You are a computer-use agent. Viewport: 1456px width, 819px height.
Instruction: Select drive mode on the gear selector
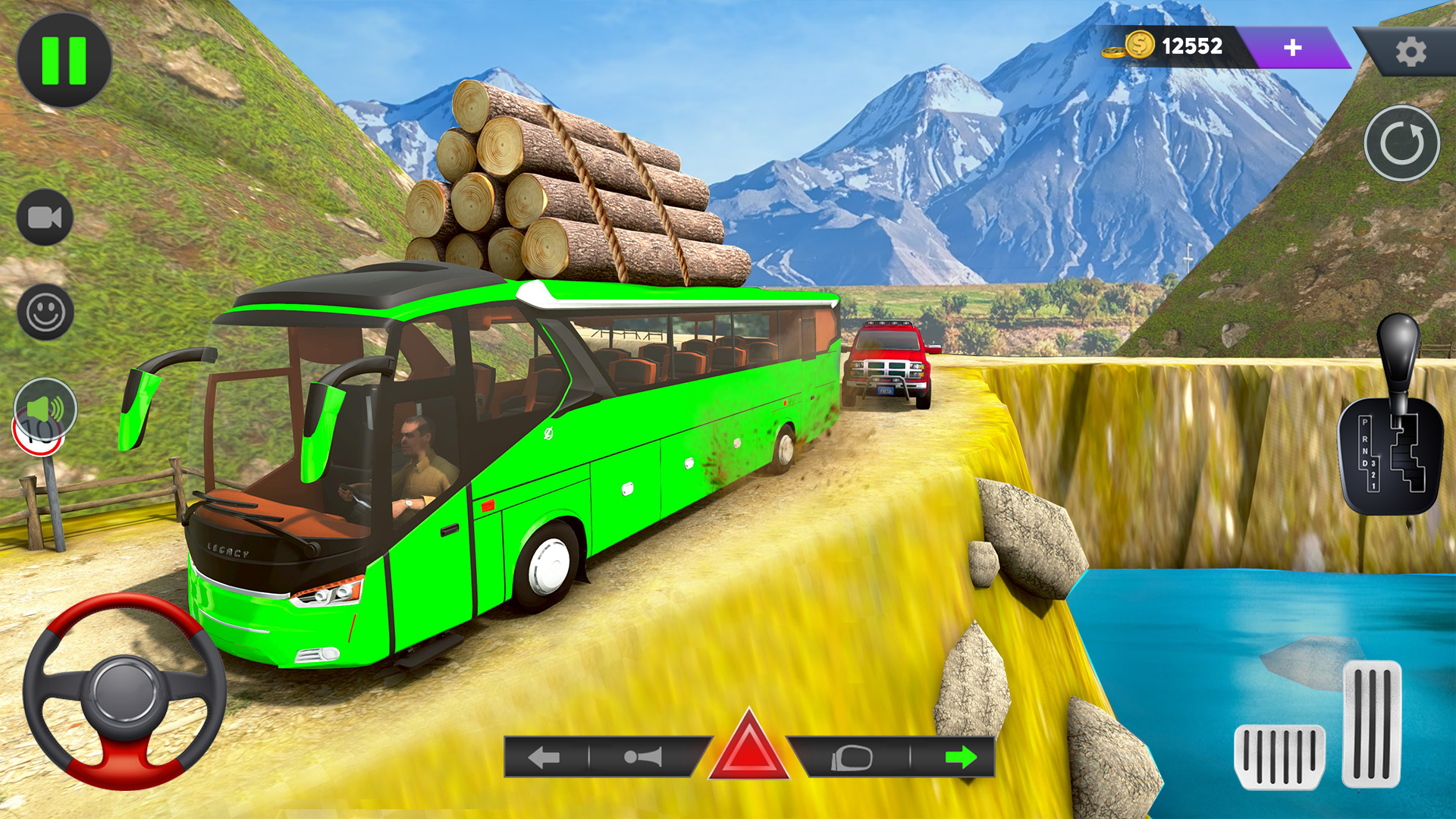1363,463
